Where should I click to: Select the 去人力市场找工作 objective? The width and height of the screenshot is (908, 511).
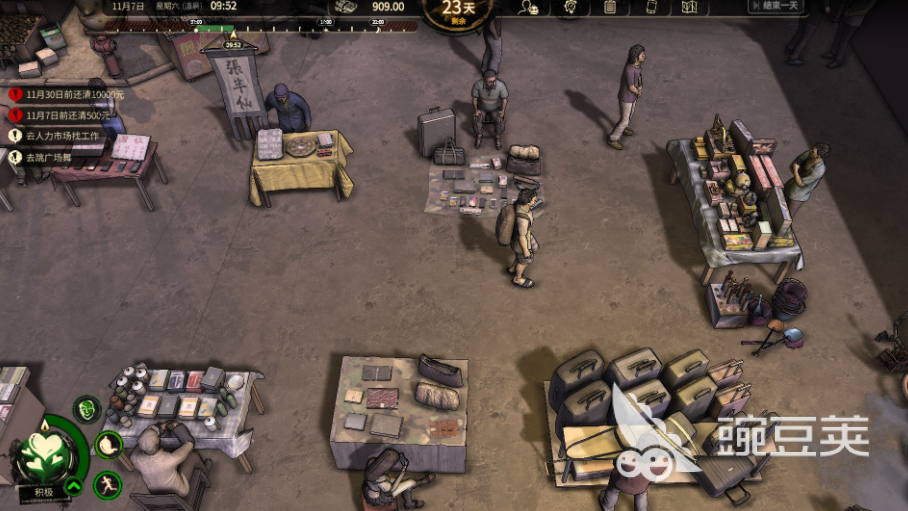60,136
